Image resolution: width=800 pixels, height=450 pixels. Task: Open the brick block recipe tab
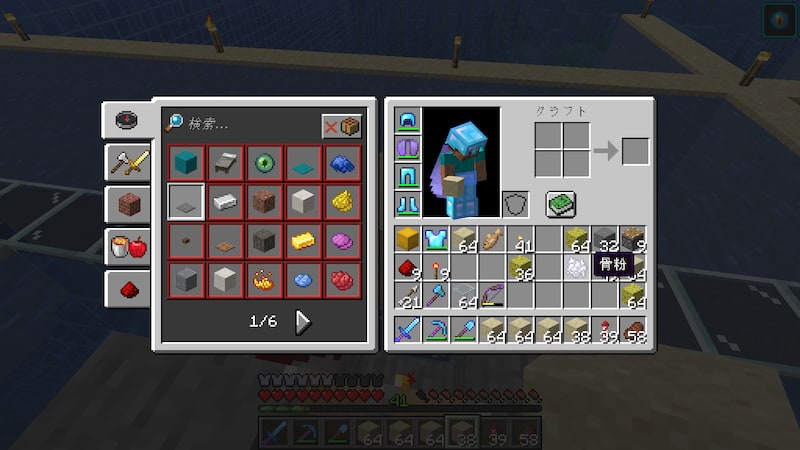pos(129,204)
